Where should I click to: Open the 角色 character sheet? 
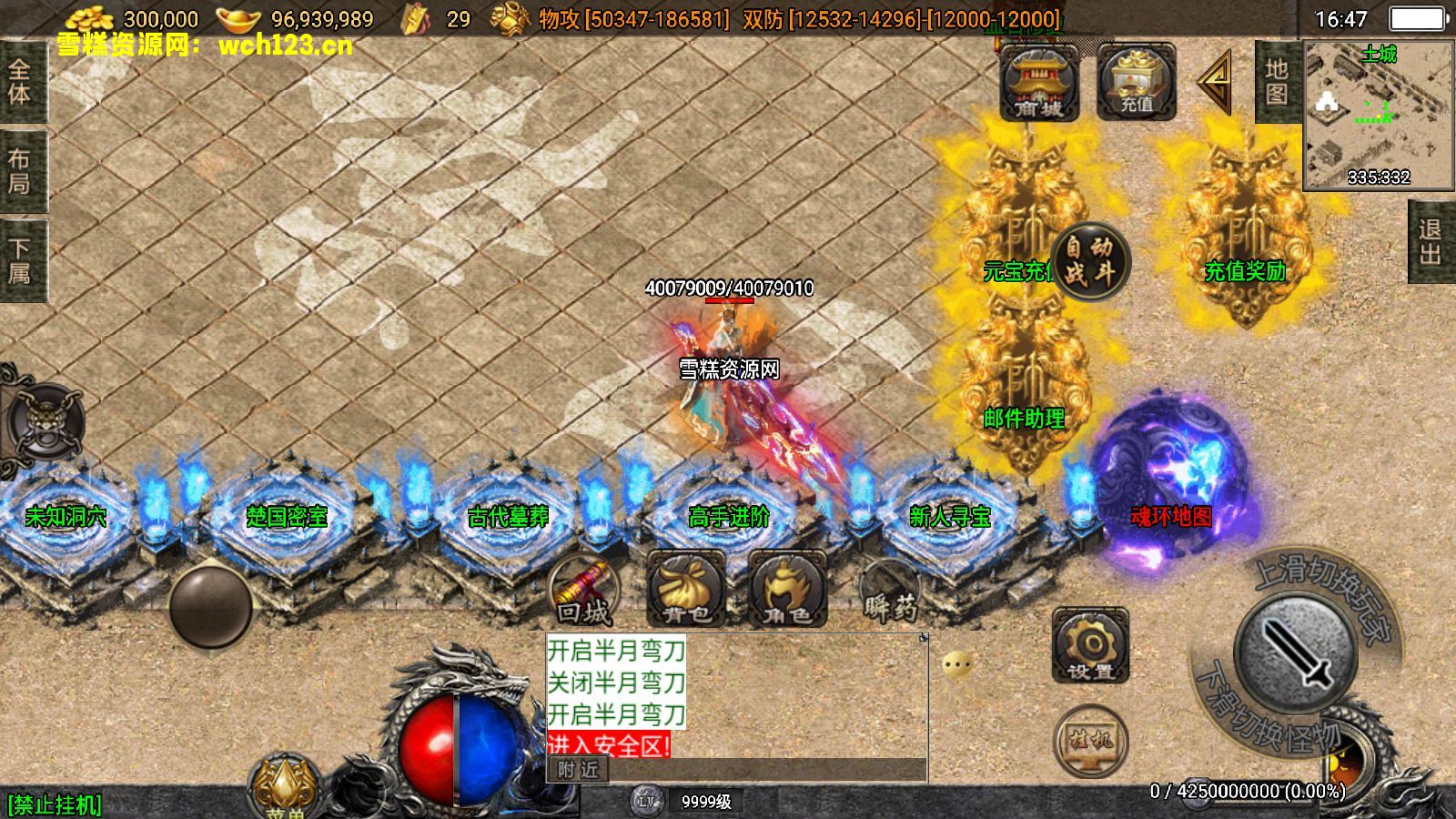787,591
